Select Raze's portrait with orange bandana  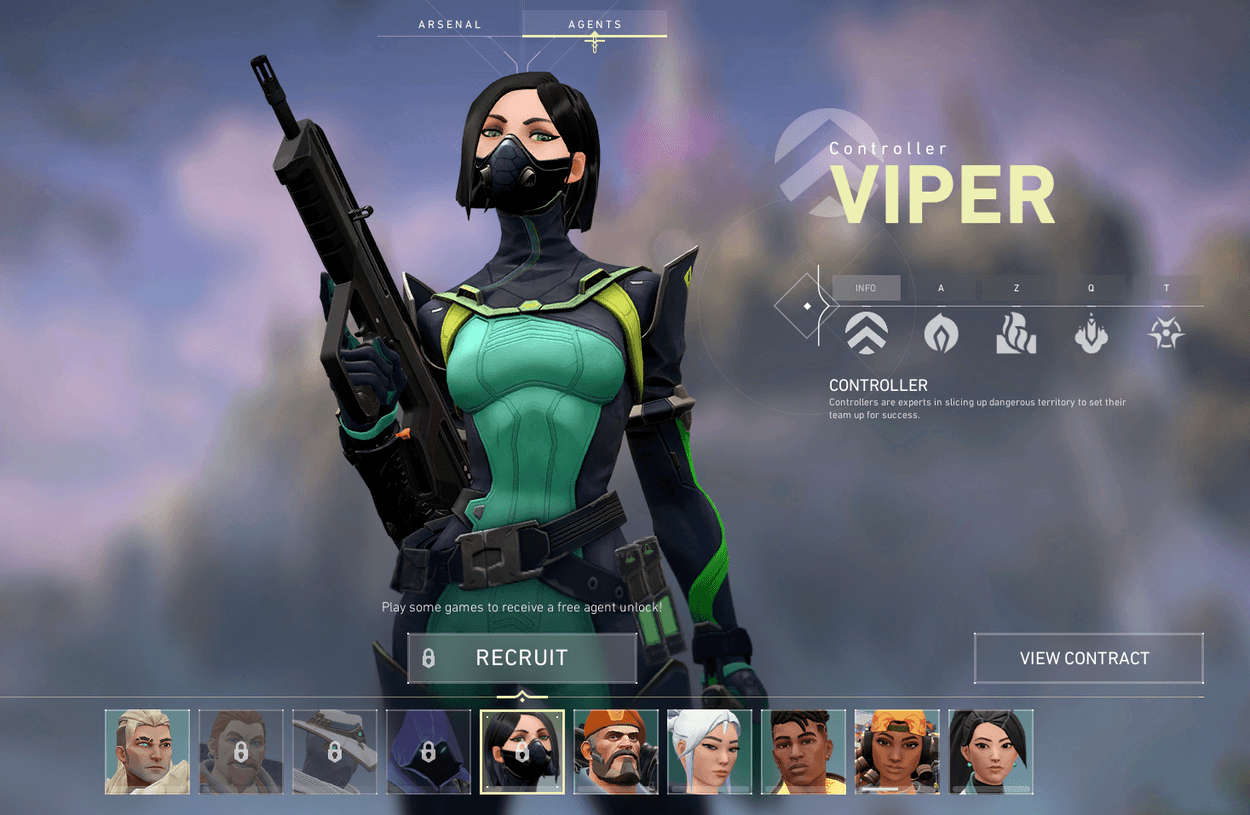897,752
